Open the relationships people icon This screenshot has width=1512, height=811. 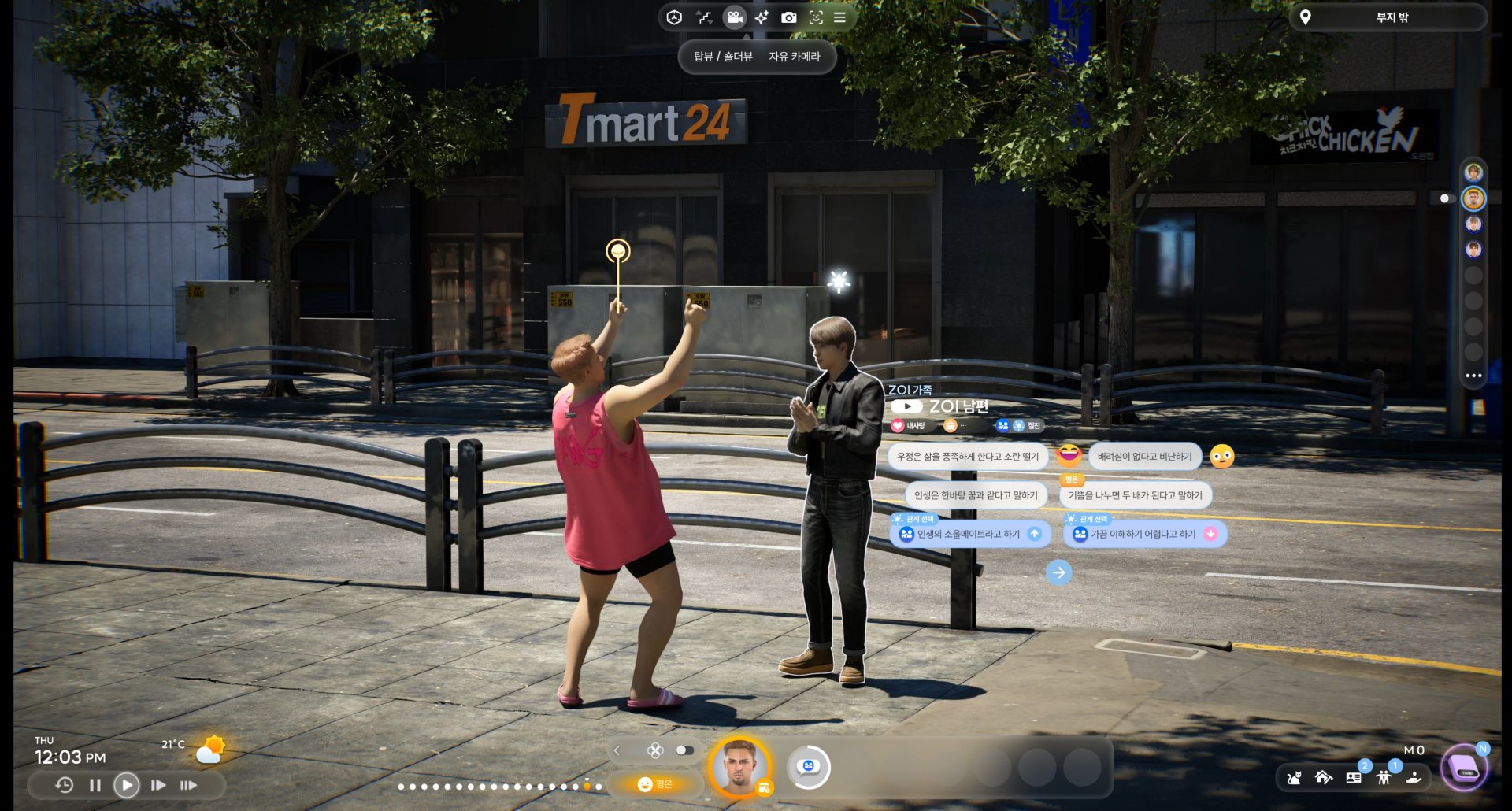point(1384,778)
